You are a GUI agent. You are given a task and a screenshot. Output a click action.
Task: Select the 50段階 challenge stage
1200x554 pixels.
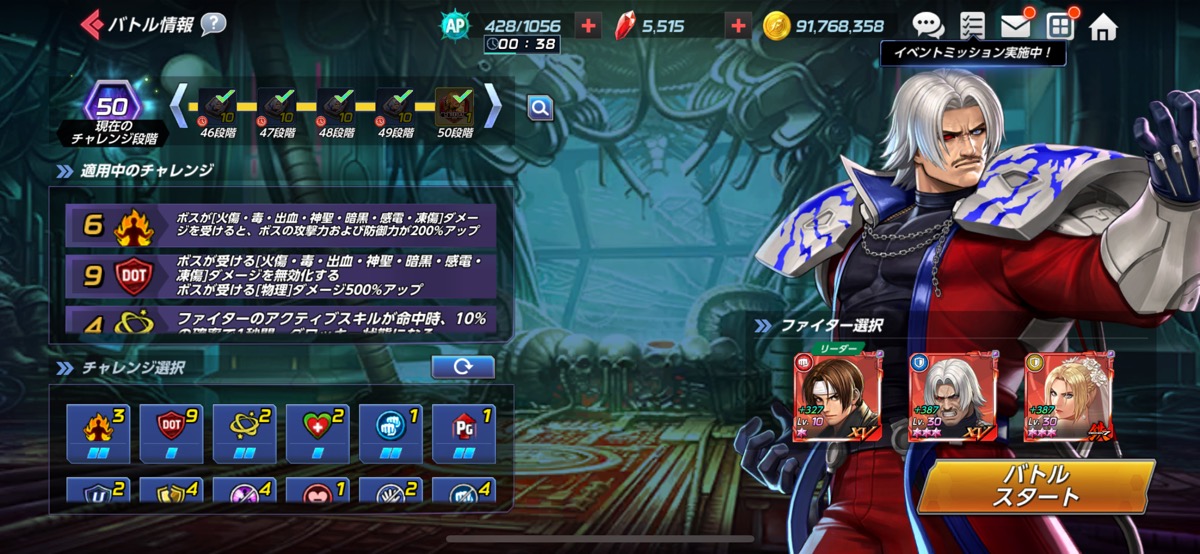point(454,109)
